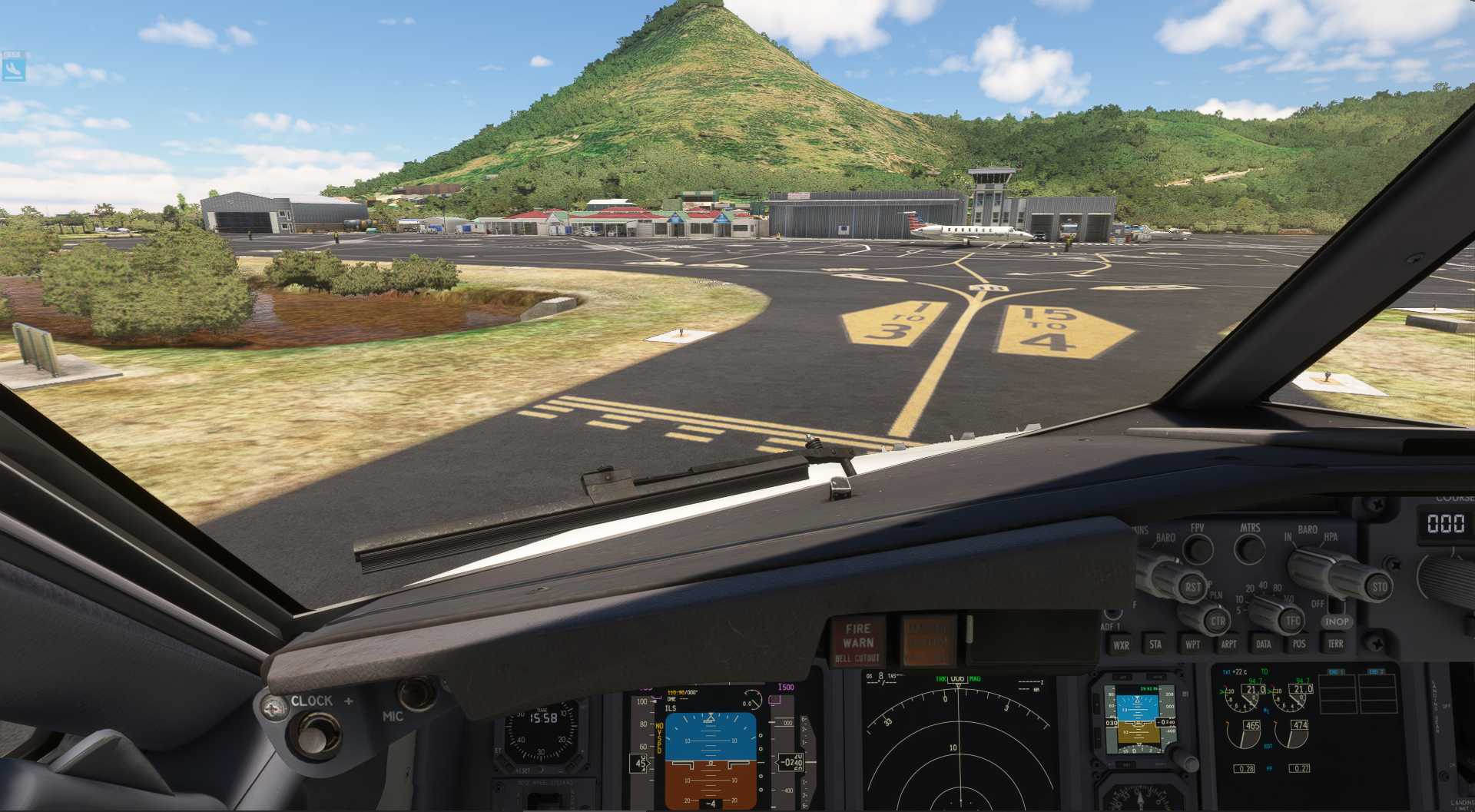
Task: Show WPT waypoints on the navigation display
Action: coord(1194,644)
